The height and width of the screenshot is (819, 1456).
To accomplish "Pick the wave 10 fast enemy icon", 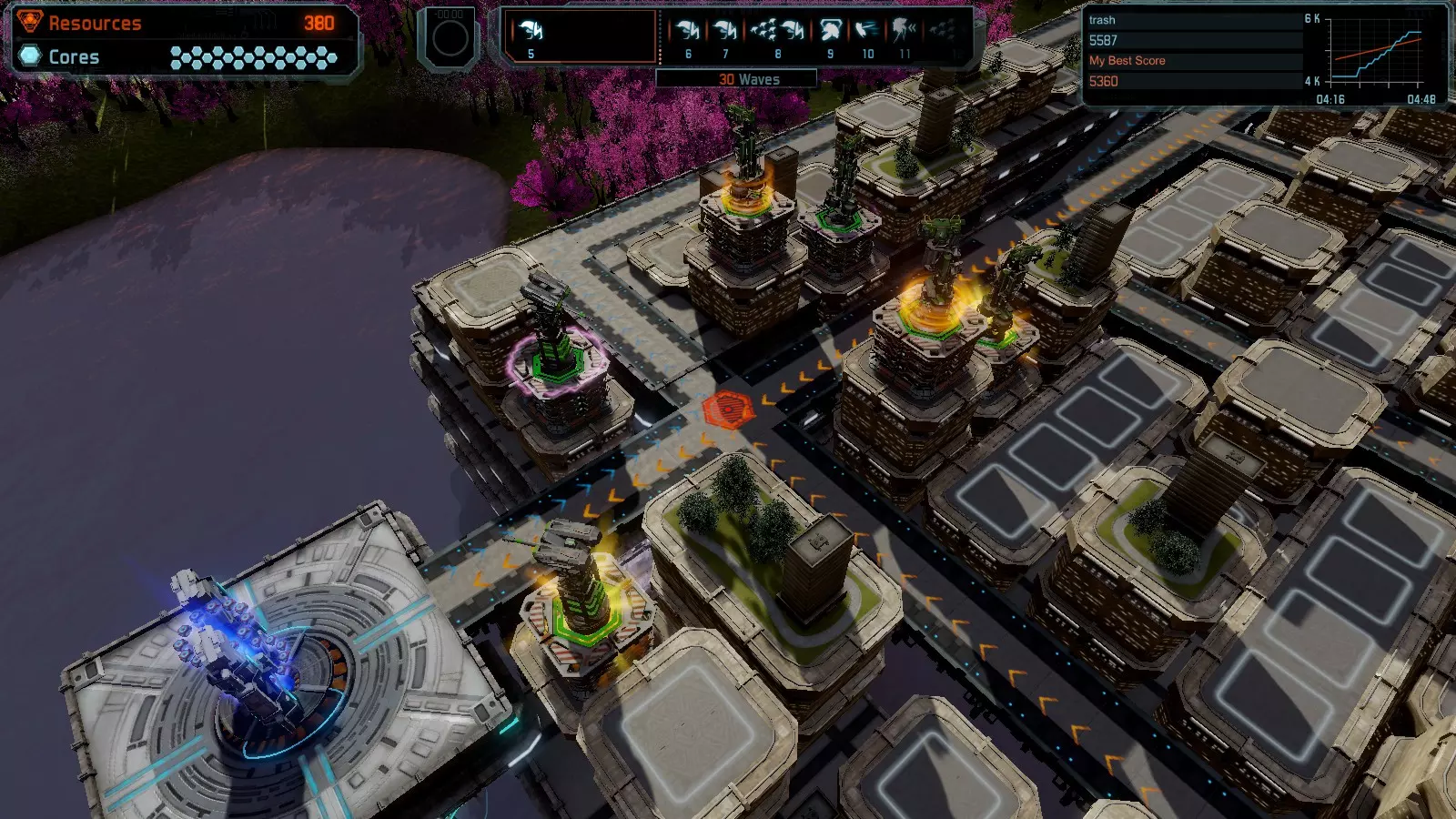I will pyautogui.click(x=867, y=32).
